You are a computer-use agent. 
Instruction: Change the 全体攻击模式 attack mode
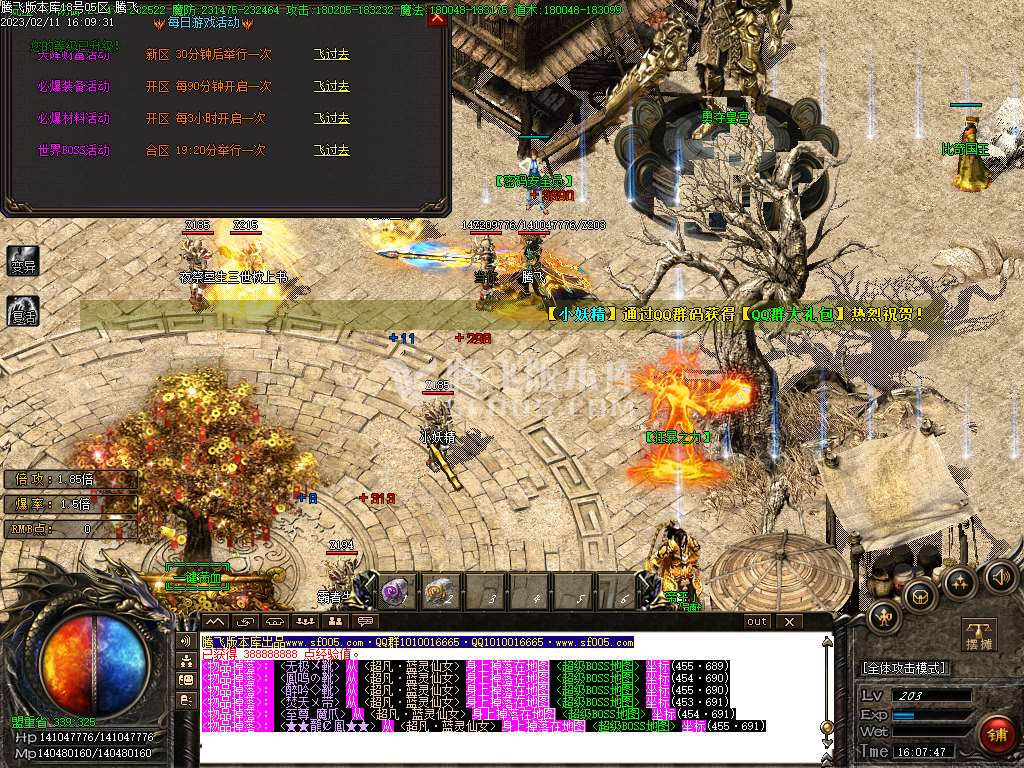(x=905, y=668)
